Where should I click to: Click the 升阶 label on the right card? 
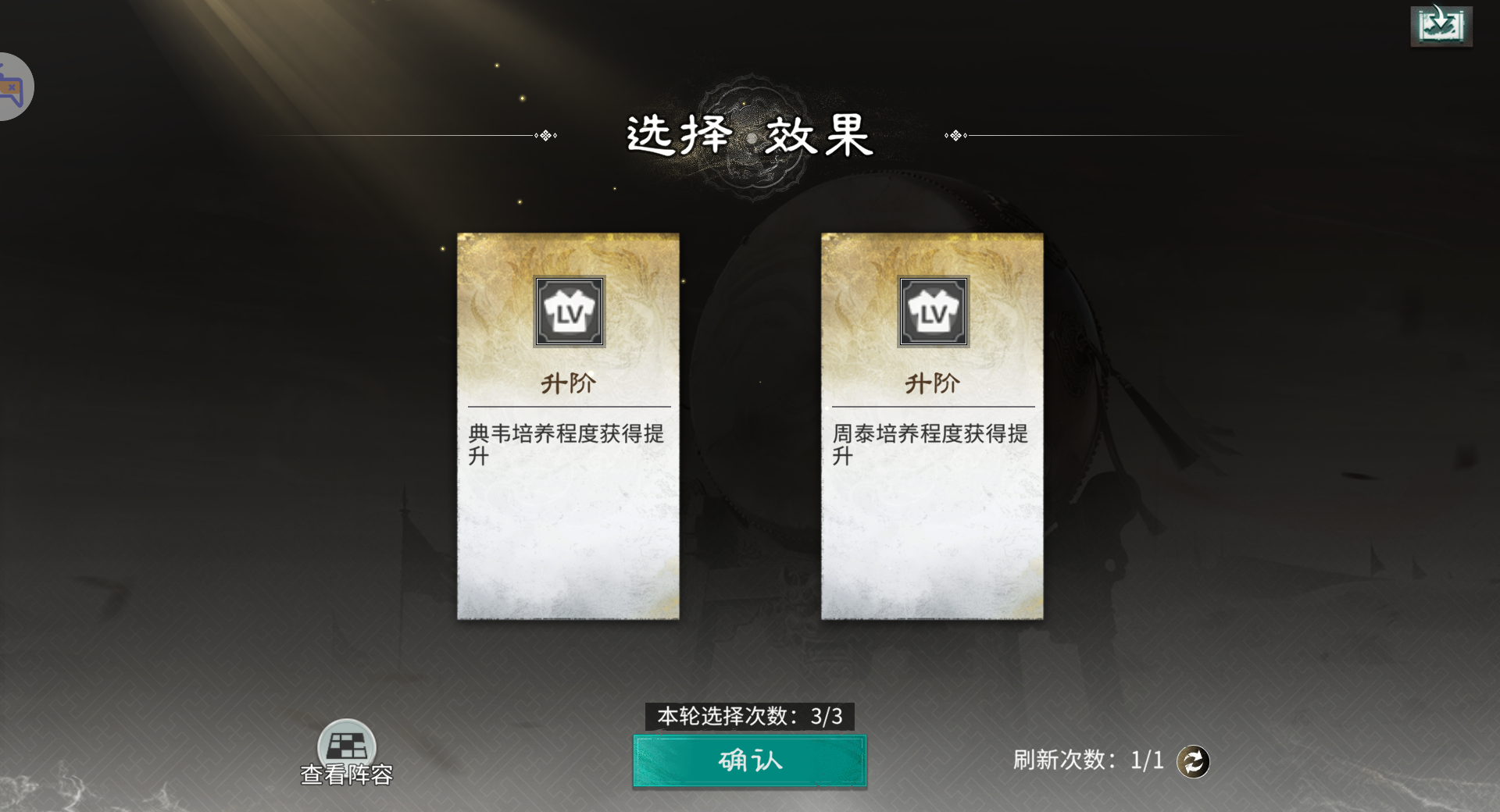(x=931, y=383)
